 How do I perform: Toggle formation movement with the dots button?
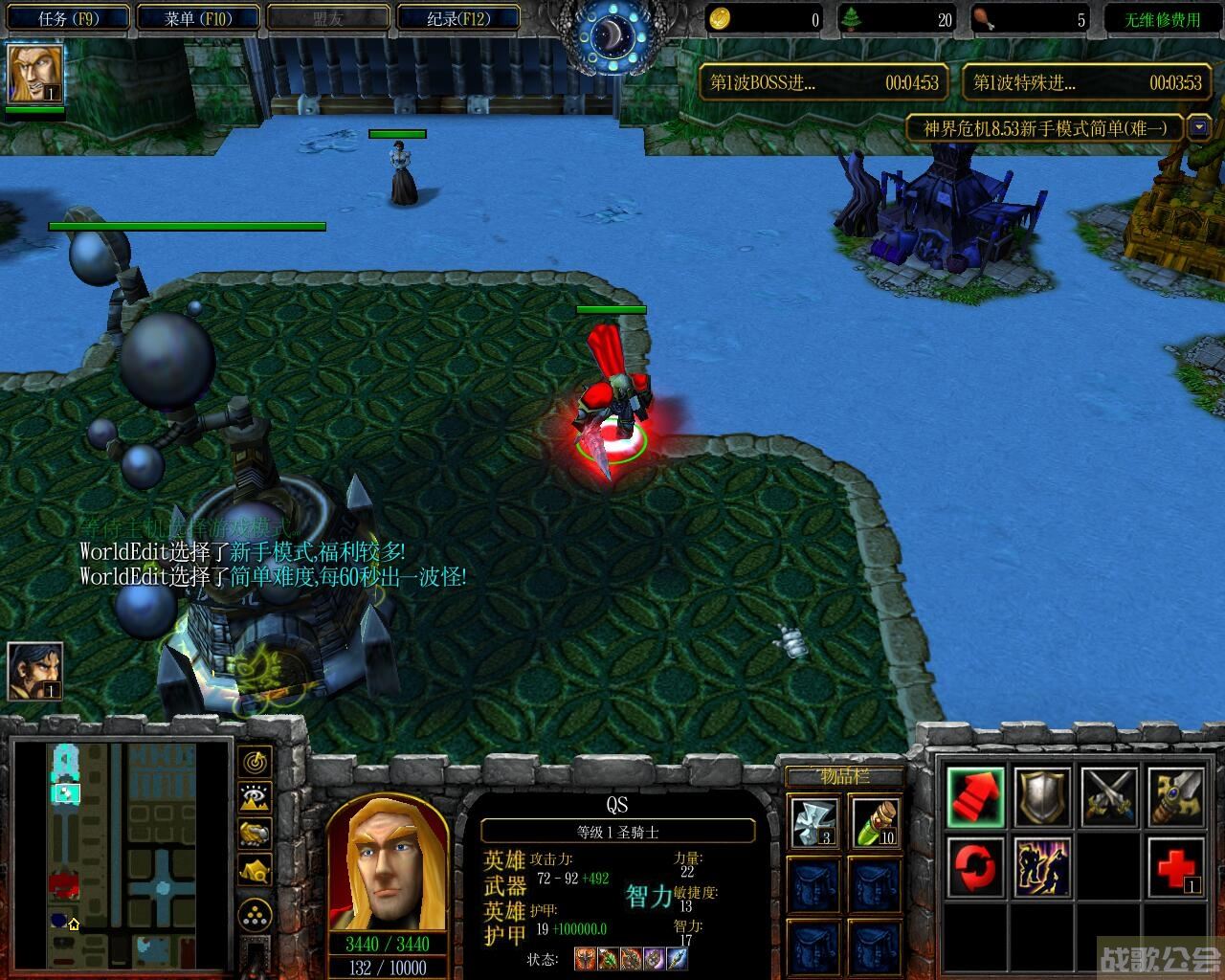click(255, 917)
